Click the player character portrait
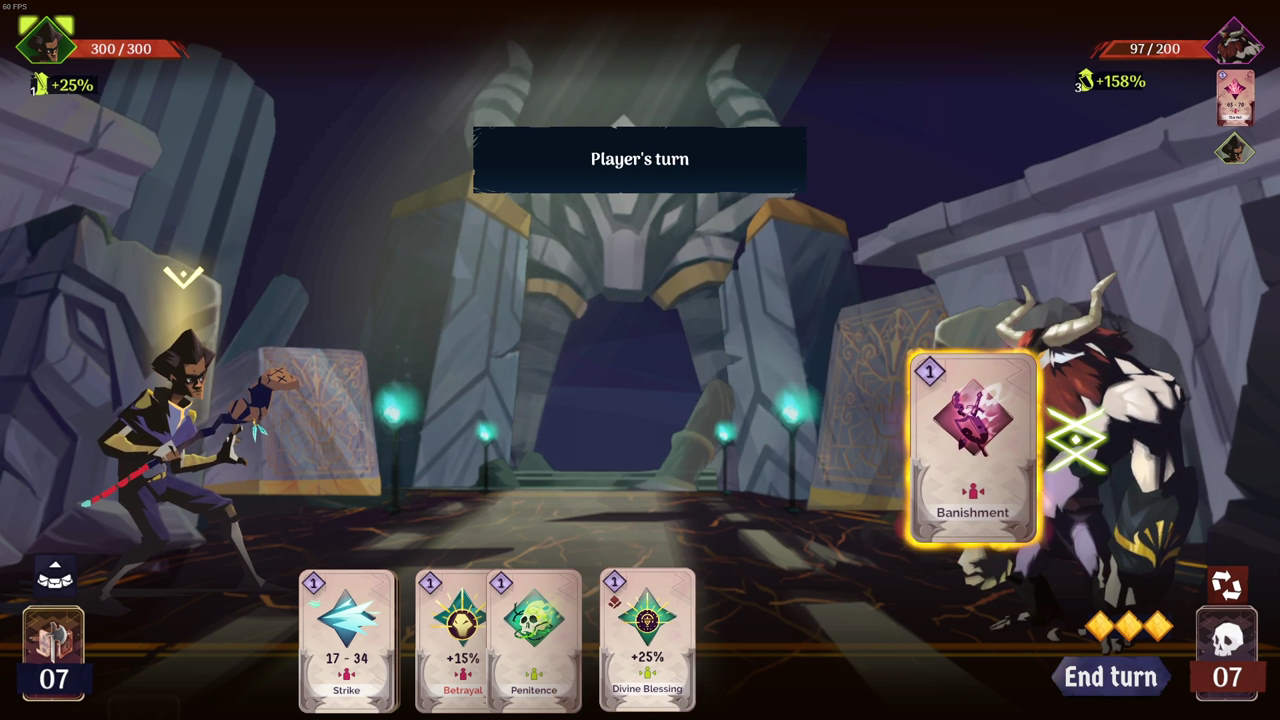Viewport: 1280px width, 720px height. [x=45, y=40]
